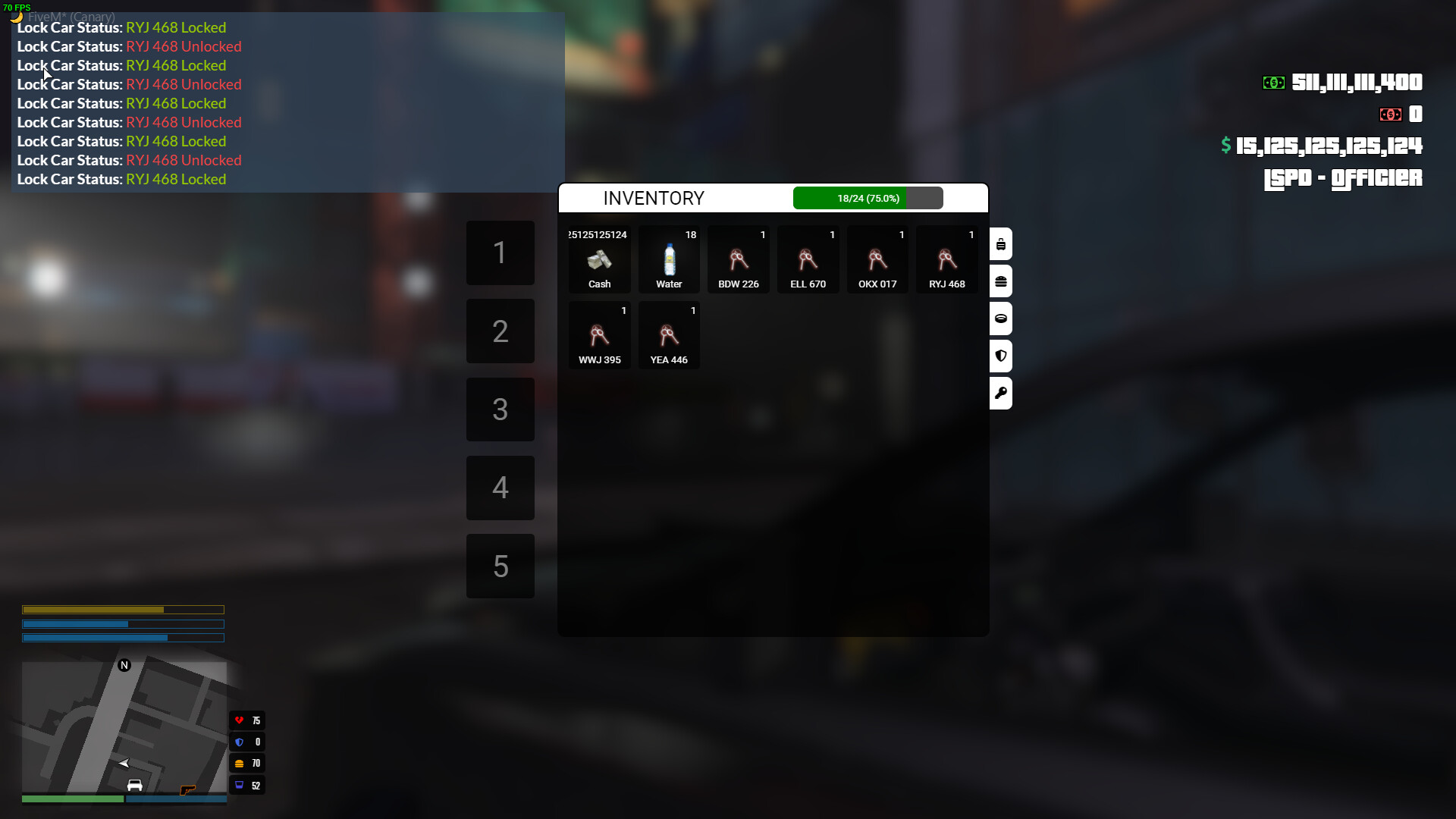This screenshot has height=819, width=1456.
Task: Select the Water item in inventory
Action: tap(669, 259)
